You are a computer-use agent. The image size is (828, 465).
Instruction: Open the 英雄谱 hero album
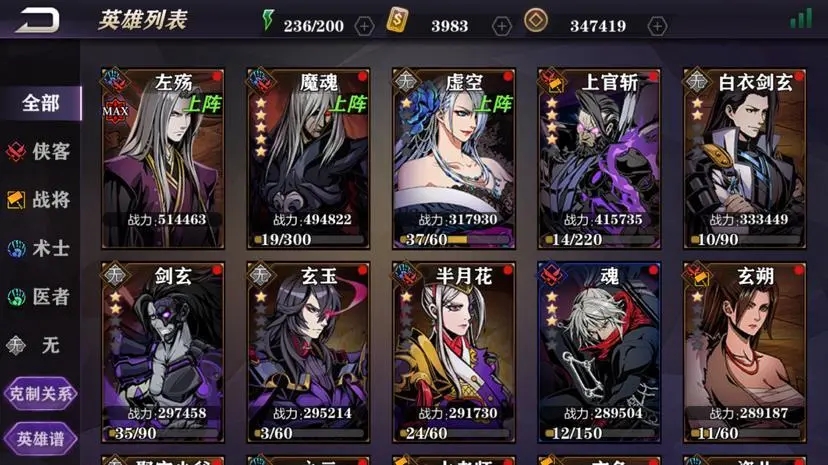coord(41,438)
